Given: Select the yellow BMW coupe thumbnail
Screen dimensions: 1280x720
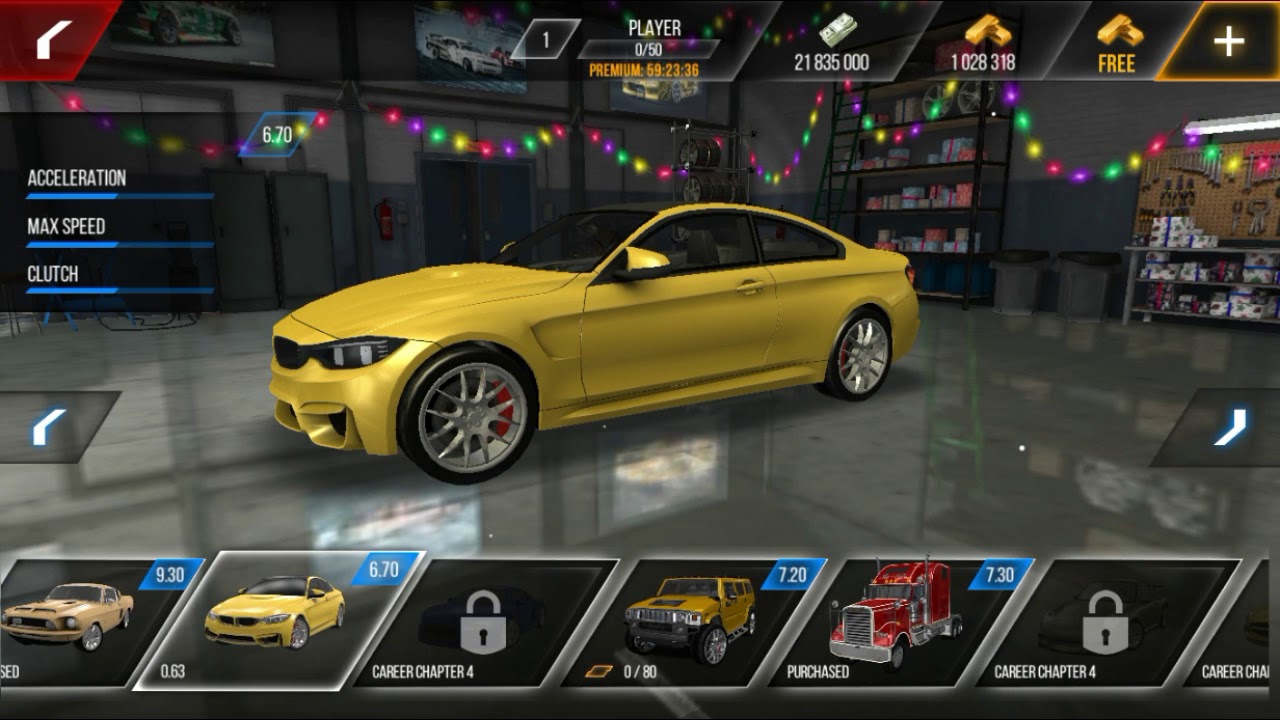Looking at the screenshot, I should point(277,618).
